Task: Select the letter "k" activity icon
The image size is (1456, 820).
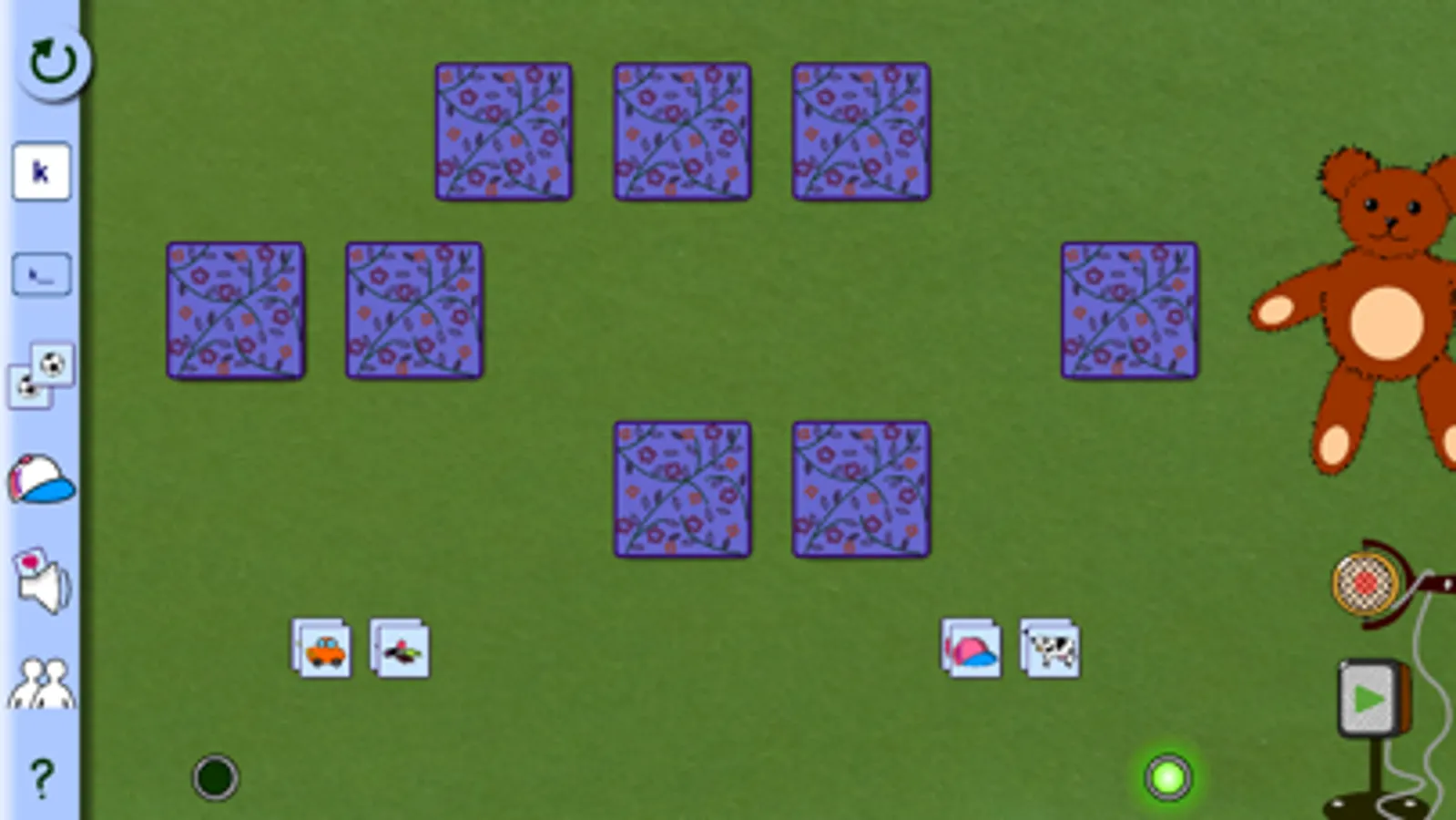Action: click(x=42, y=171)
